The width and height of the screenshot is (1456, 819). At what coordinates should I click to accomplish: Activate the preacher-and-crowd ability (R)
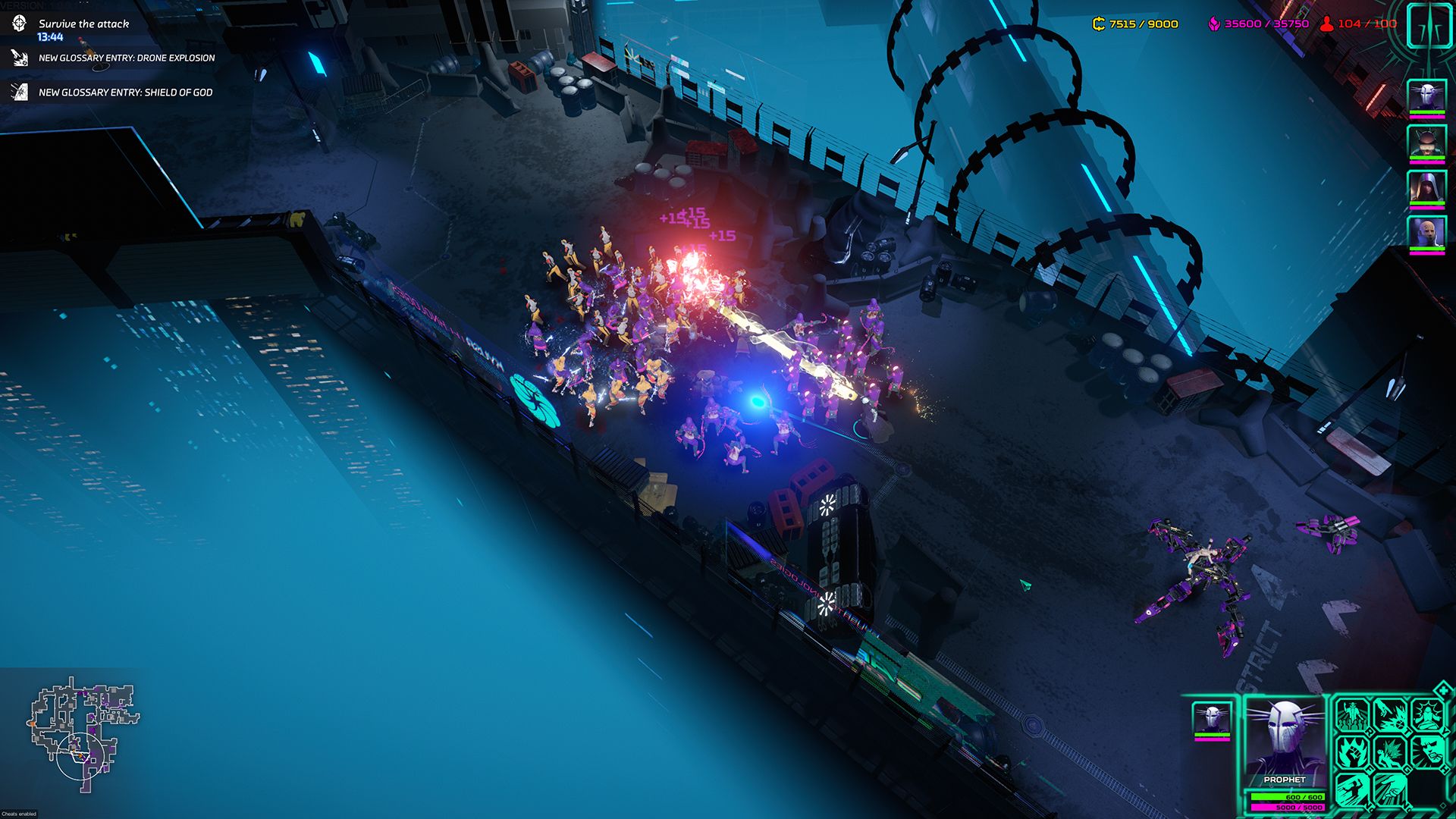pos(1352,715)
